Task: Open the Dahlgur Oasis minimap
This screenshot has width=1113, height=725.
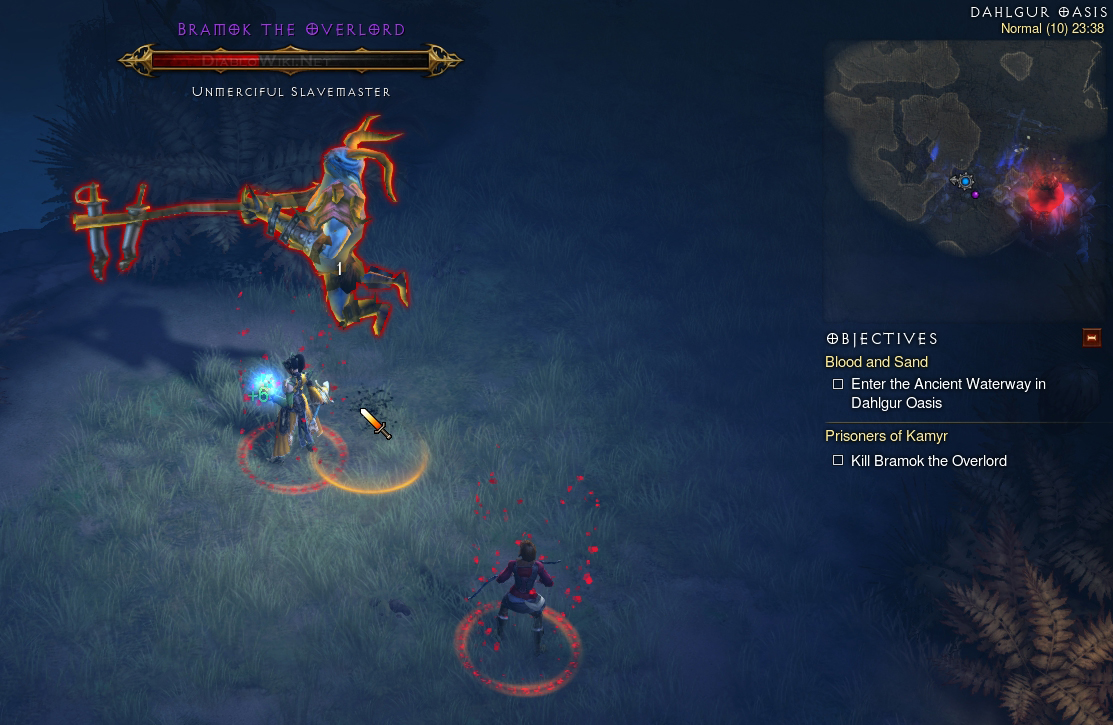Action: 965,180
